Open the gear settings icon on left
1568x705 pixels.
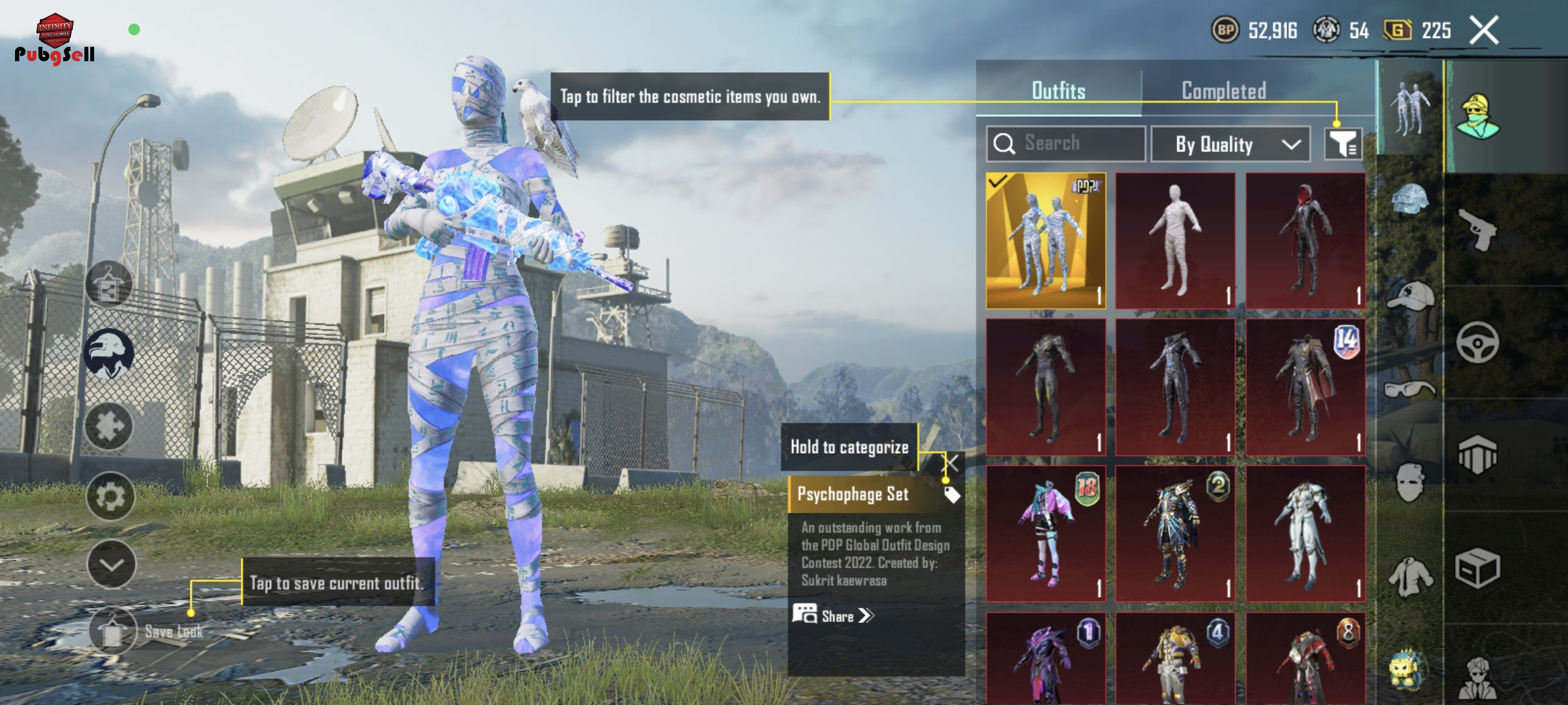(x=110, y=496)
